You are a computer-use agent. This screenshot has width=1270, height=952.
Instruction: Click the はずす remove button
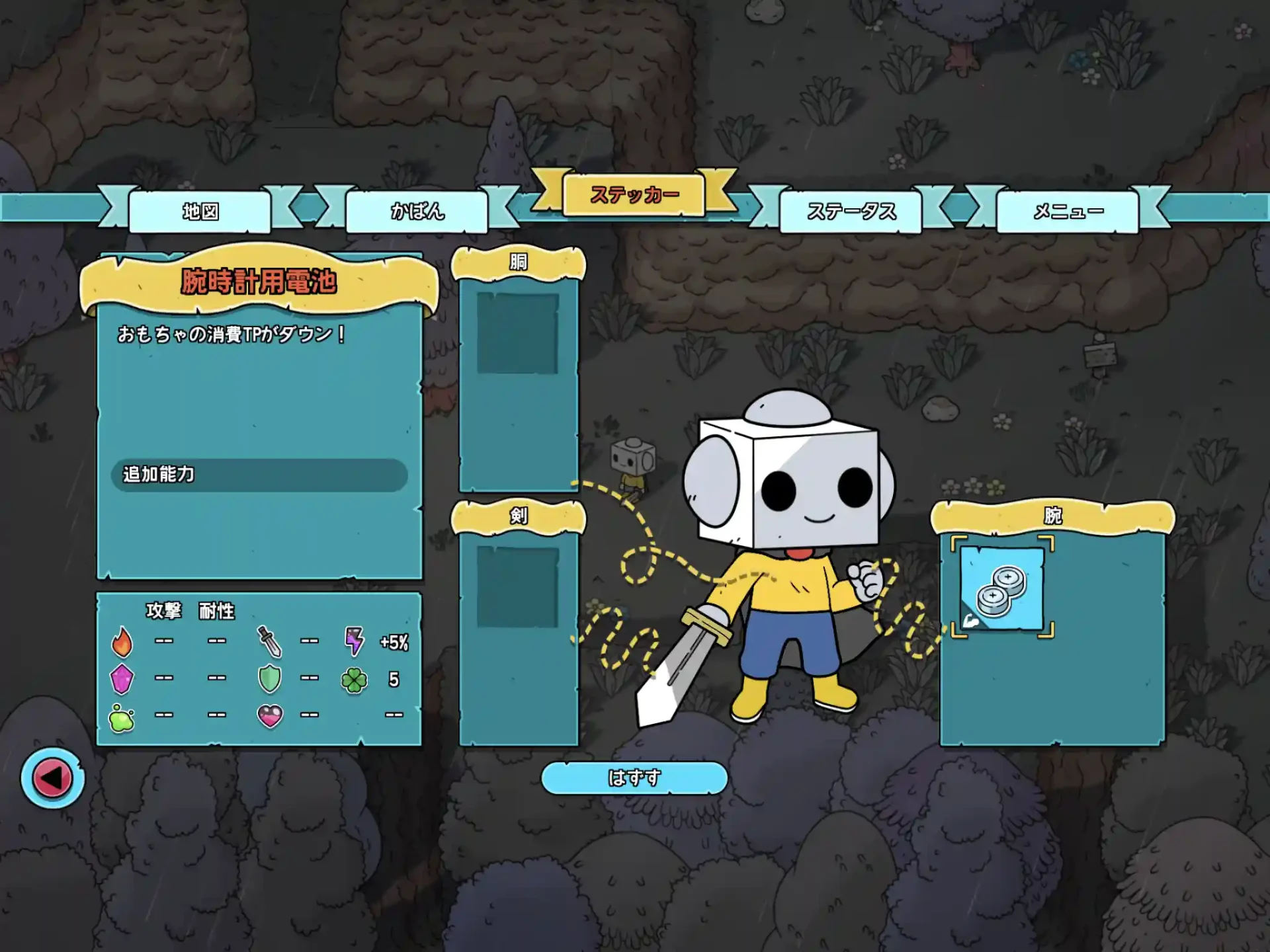click(x=634, y=778)
